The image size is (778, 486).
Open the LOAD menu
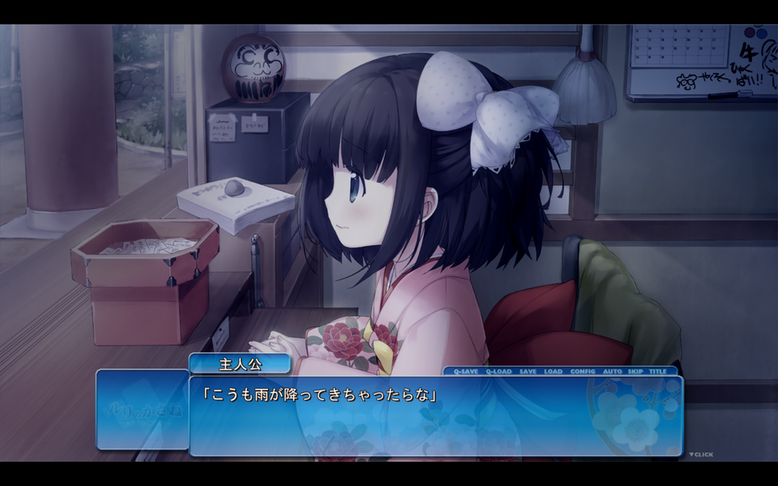click(x=553, y=371)
